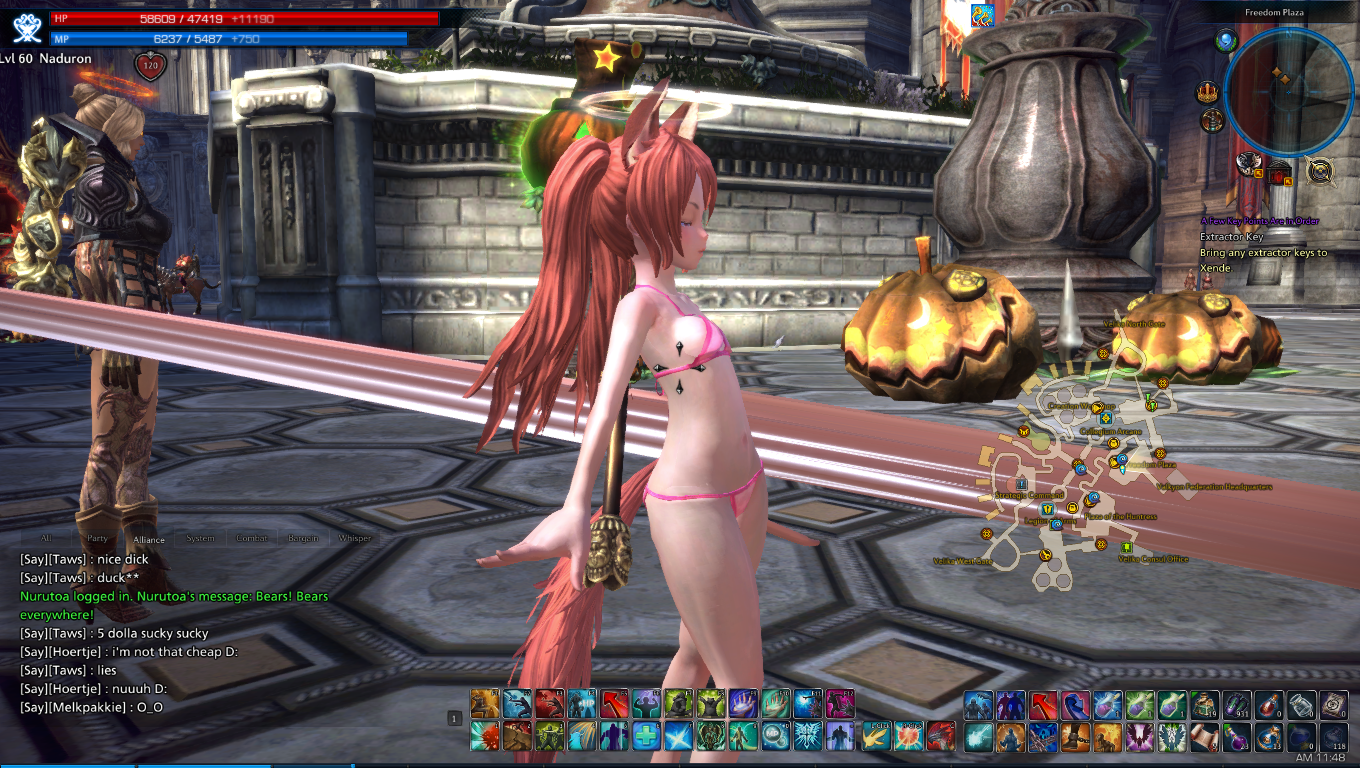
Task: Activate the purple winged skill icon
Action: pyautogui.click(x=1140, y=737)
